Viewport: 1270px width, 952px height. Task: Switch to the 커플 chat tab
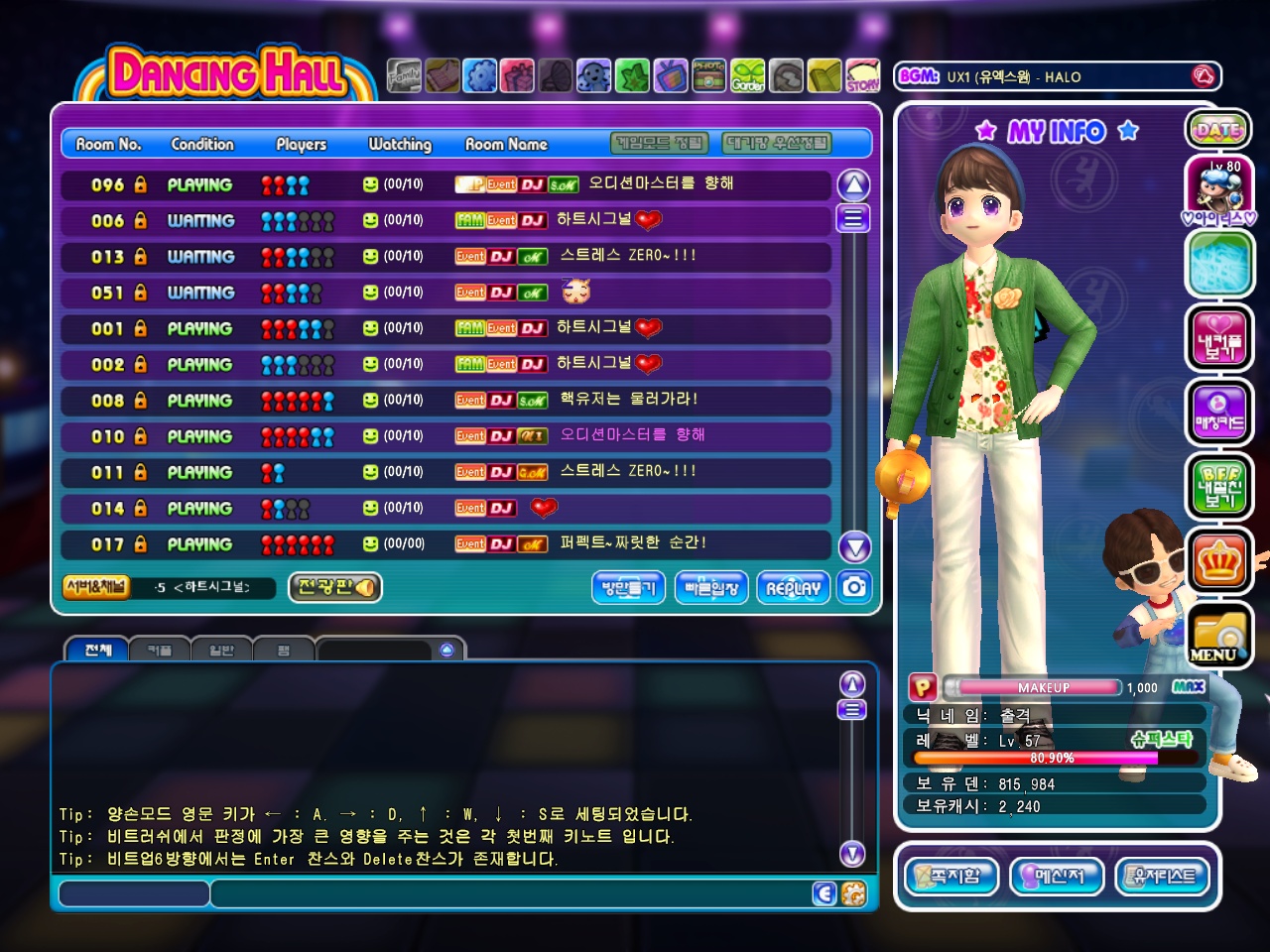point(159,651)
